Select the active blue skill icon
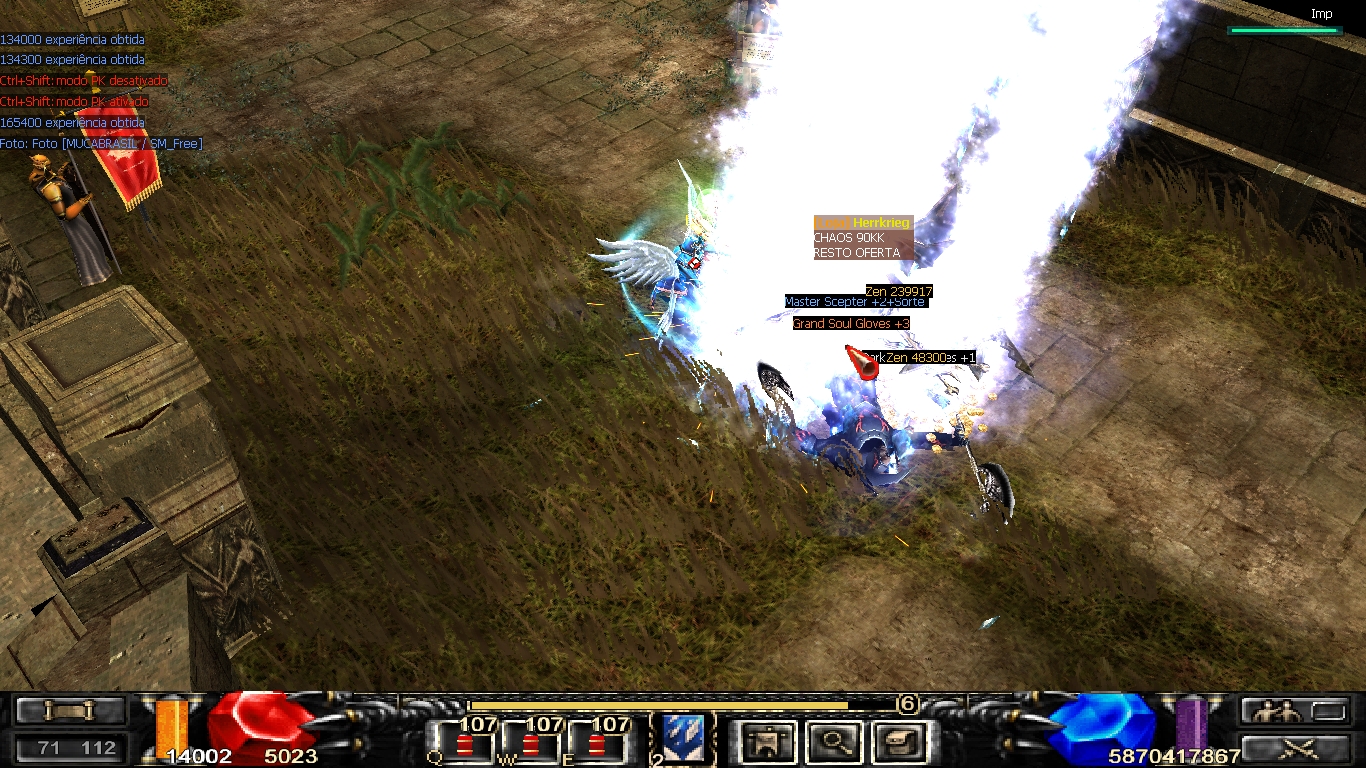The height and width of the screenshot is (768, 1366). point(683,739)
